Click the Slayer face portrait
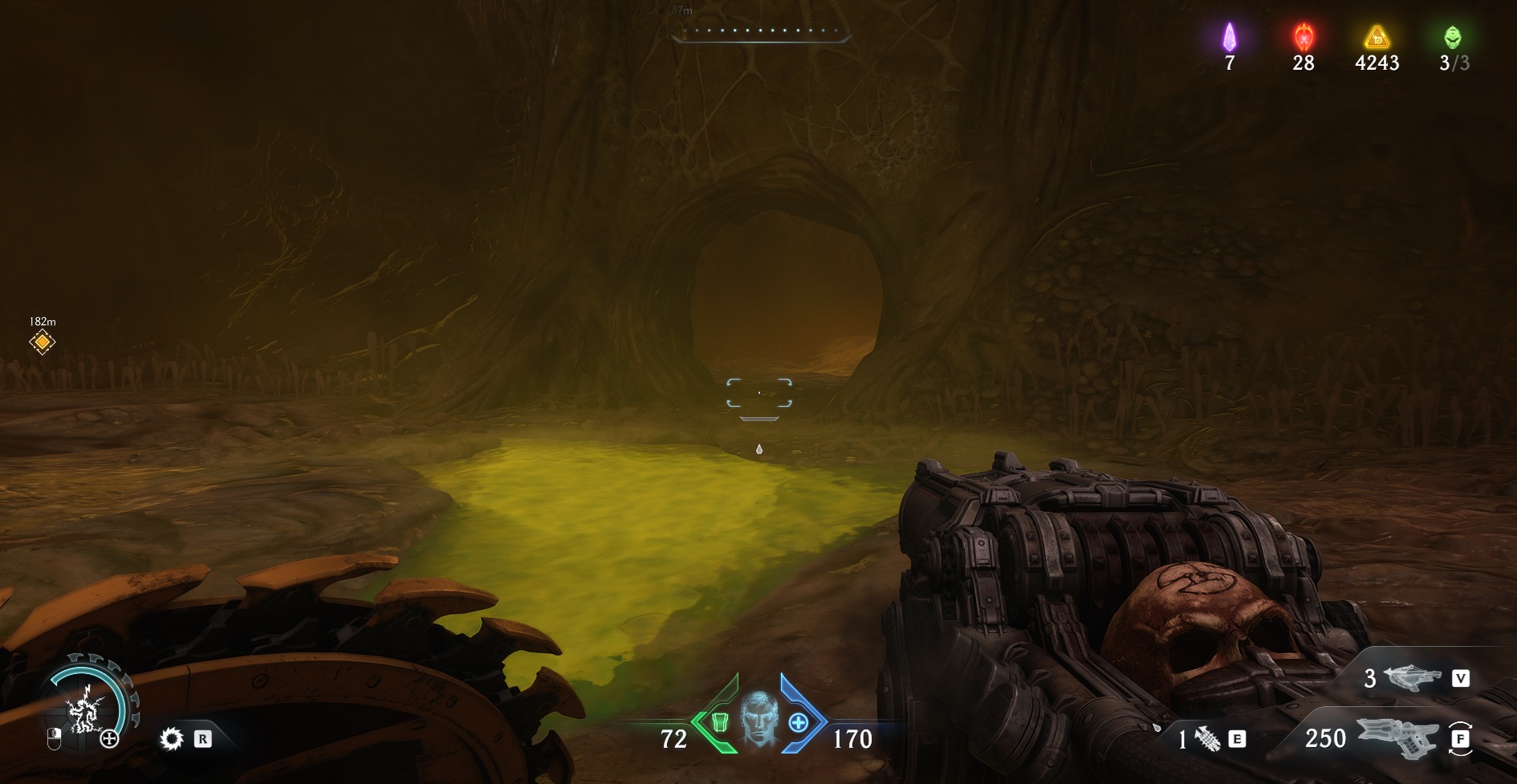The width and height of the screenshot is (1517, 784). tap(758, 717)
